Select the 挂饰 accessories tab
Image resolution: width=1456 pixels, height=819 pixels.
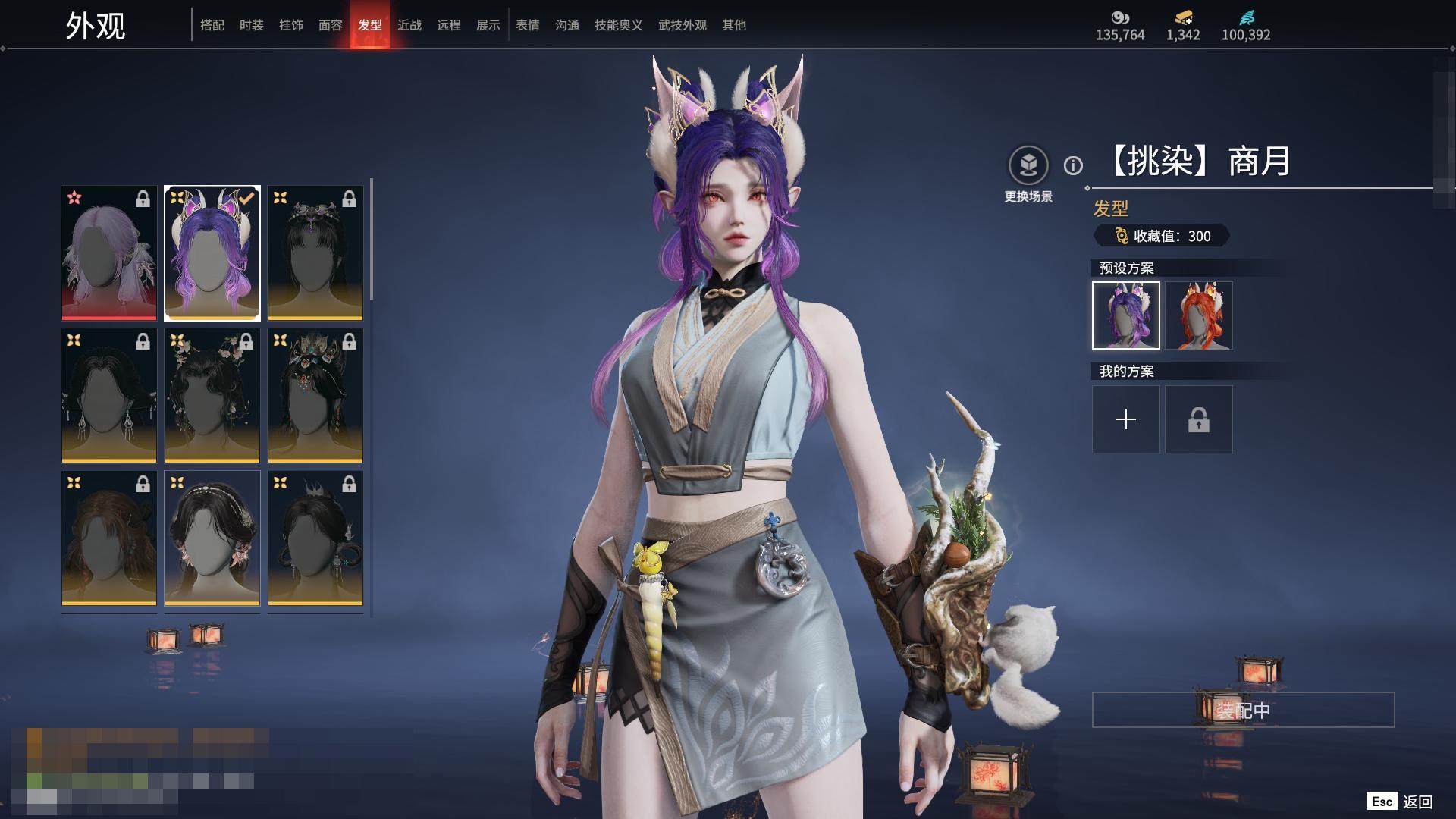point(291,25)
